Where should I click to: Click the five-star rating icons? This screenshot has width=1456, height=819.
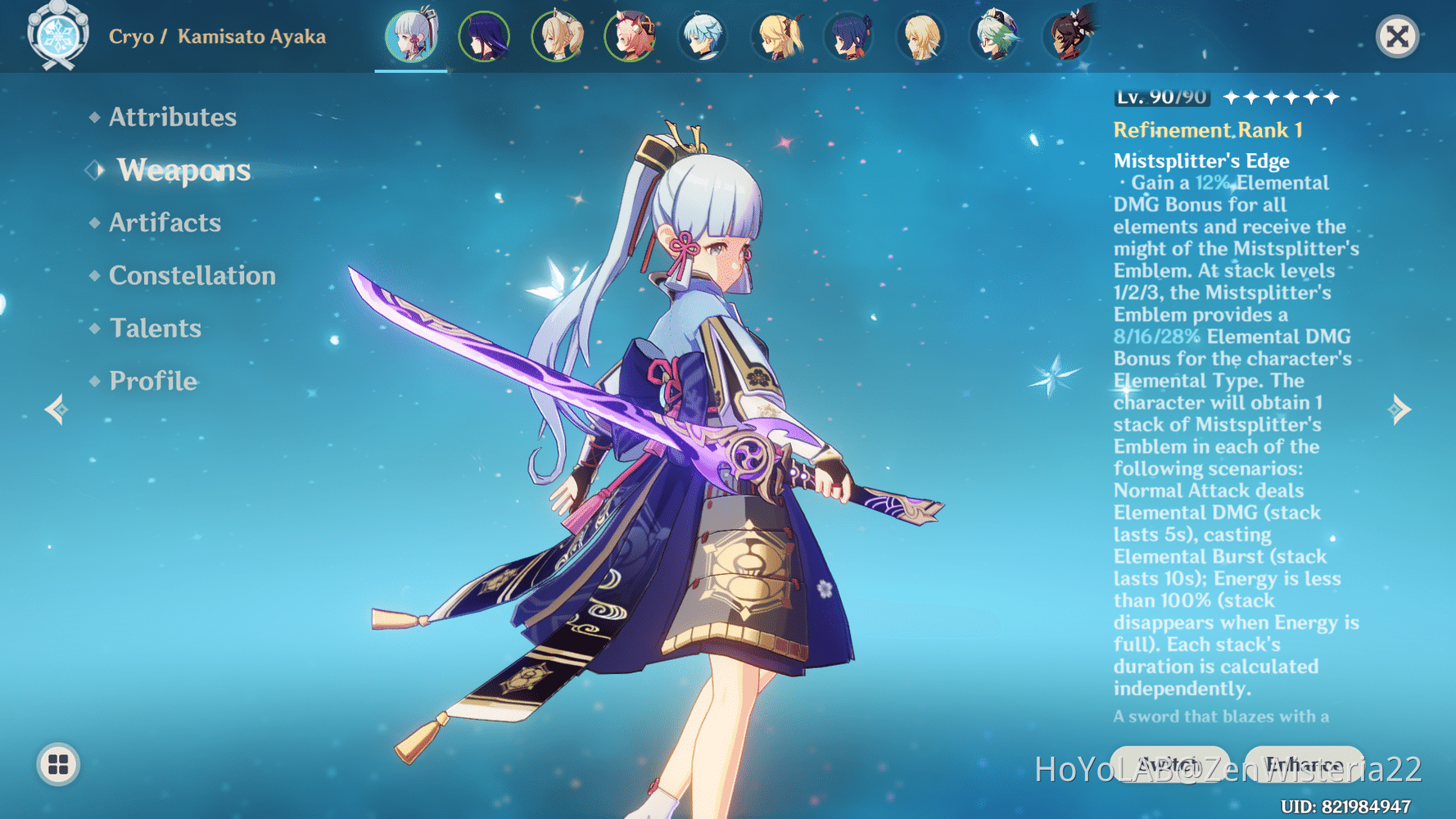tap(1281, 97)
